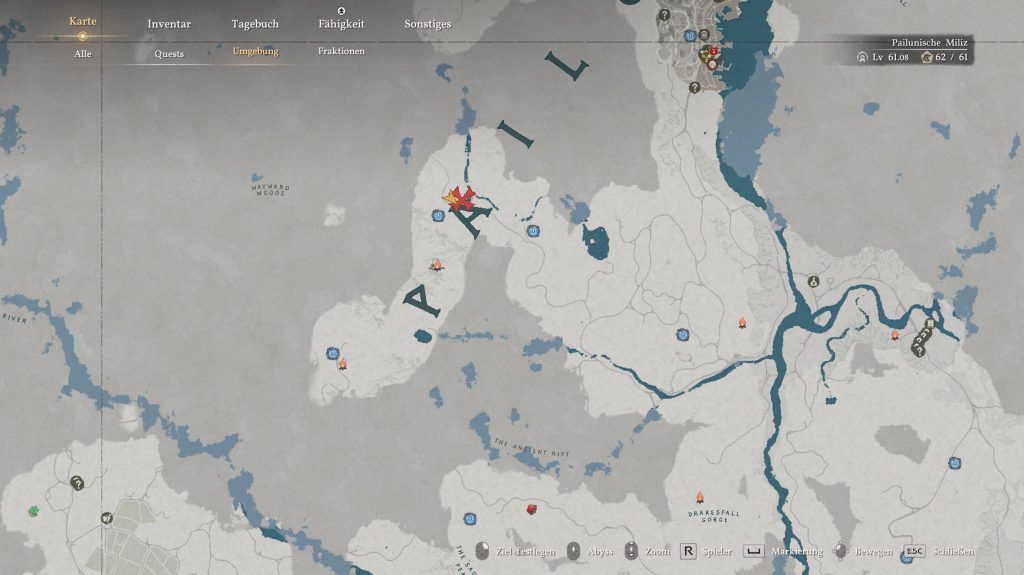Go to the Fähigkeit tab
This screenshot has height=575, width=1024.
coord(341,24)
